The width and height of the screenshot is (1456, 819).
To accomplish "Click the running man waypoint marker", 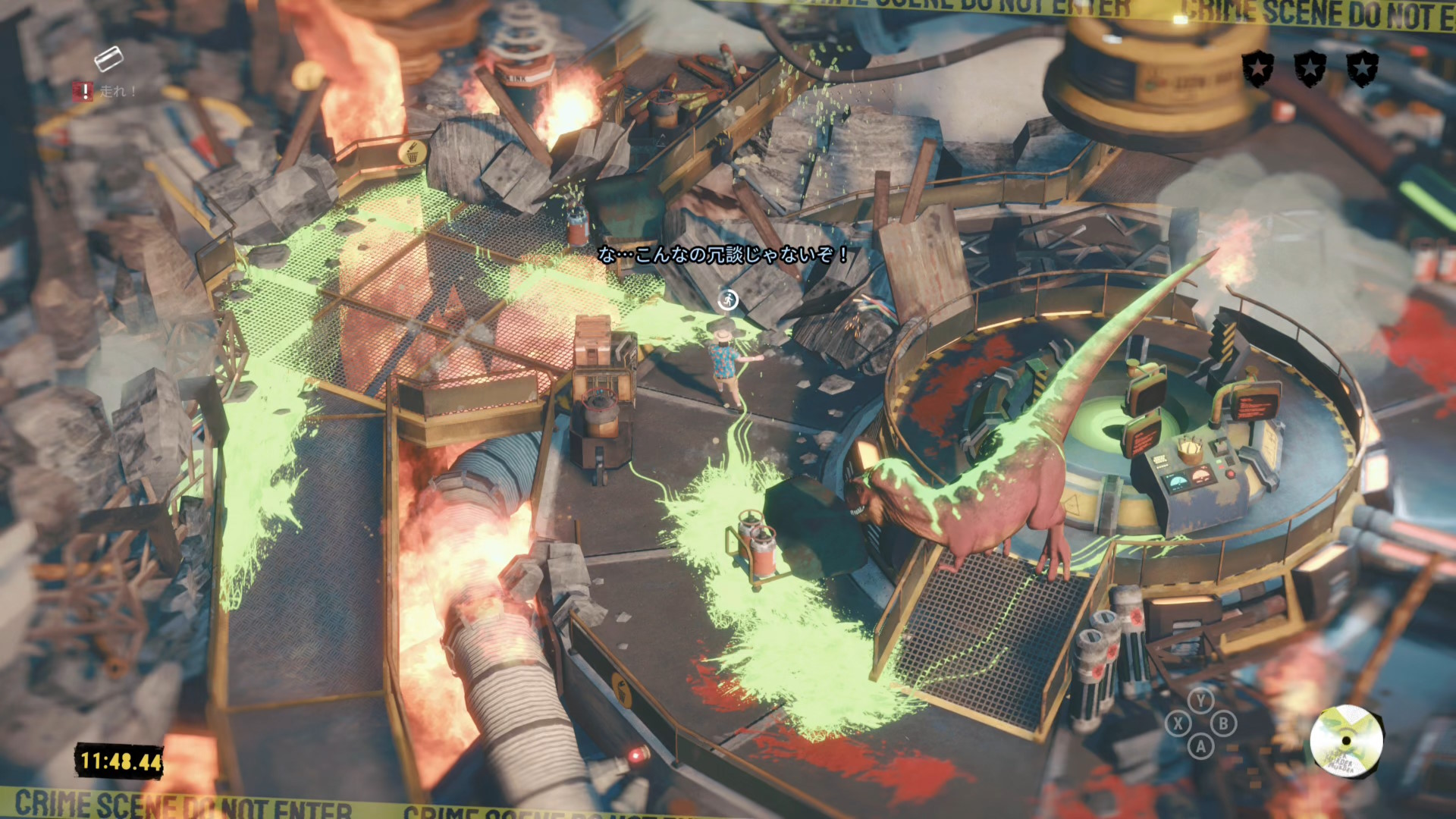I will [x=728, y=300].
